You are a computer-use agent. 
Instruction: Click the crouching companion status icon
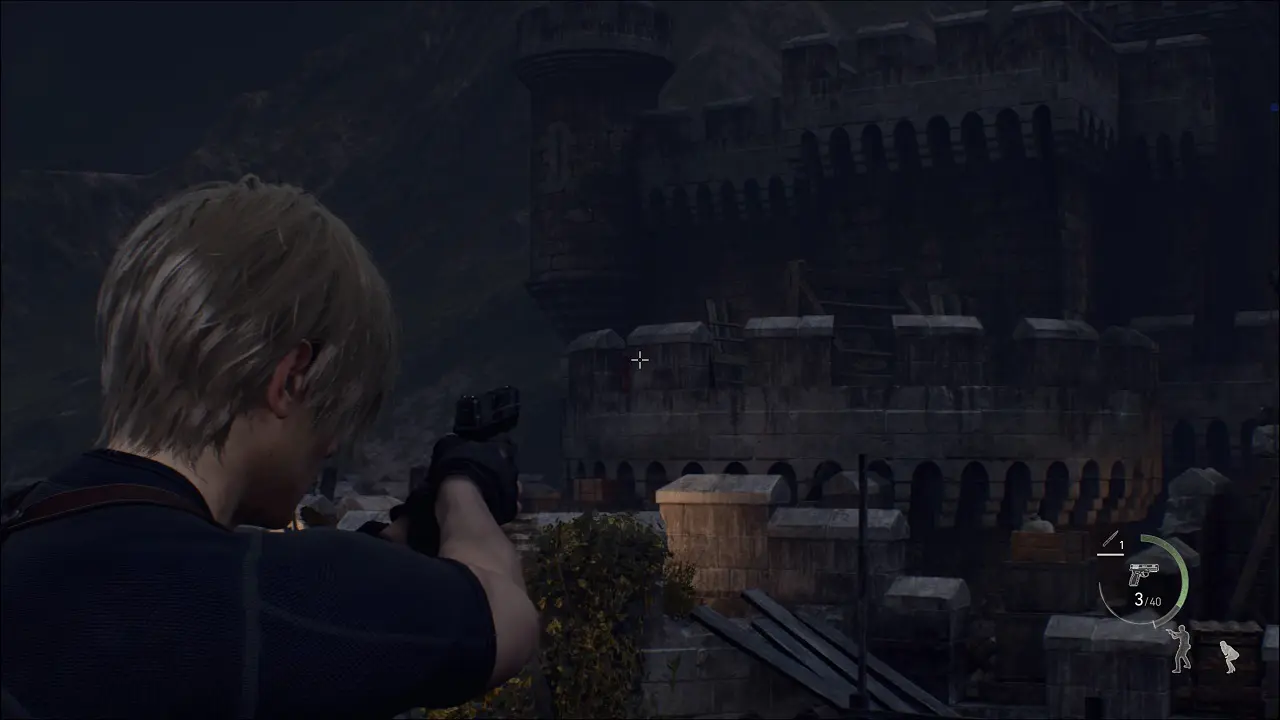(x=1227, y=656)
